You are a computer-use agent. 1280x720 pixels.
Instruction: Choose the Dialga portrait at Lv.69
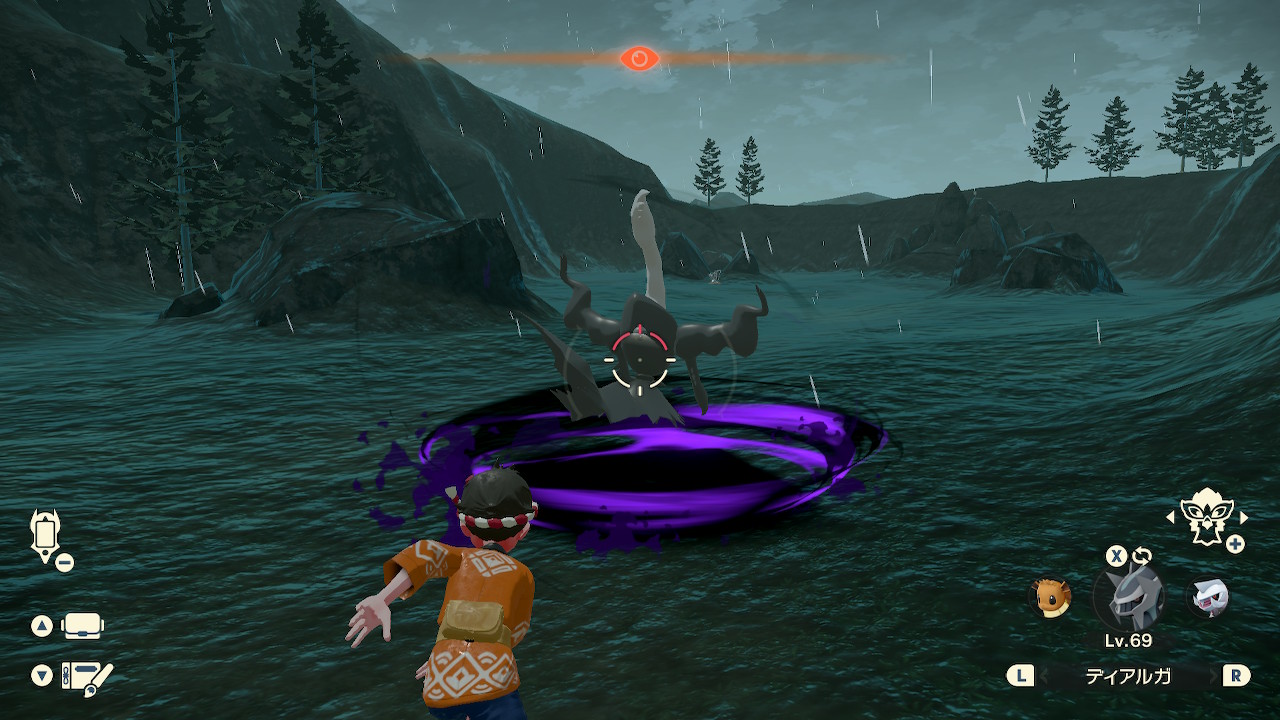tap(1129, 597)
